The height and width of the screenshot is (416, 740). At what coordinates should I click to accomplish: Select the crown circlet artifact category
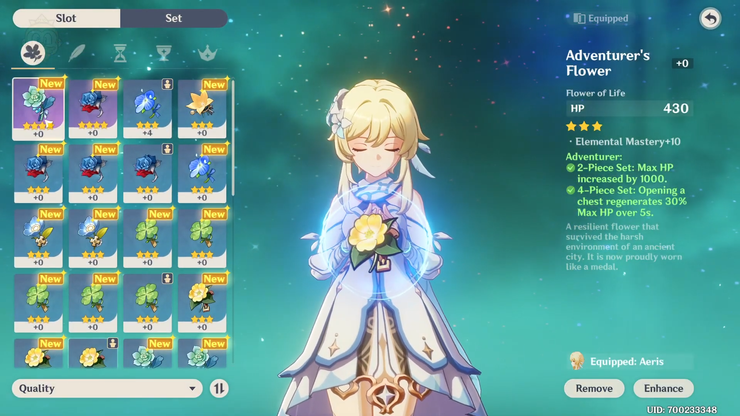tap(207, 53)
